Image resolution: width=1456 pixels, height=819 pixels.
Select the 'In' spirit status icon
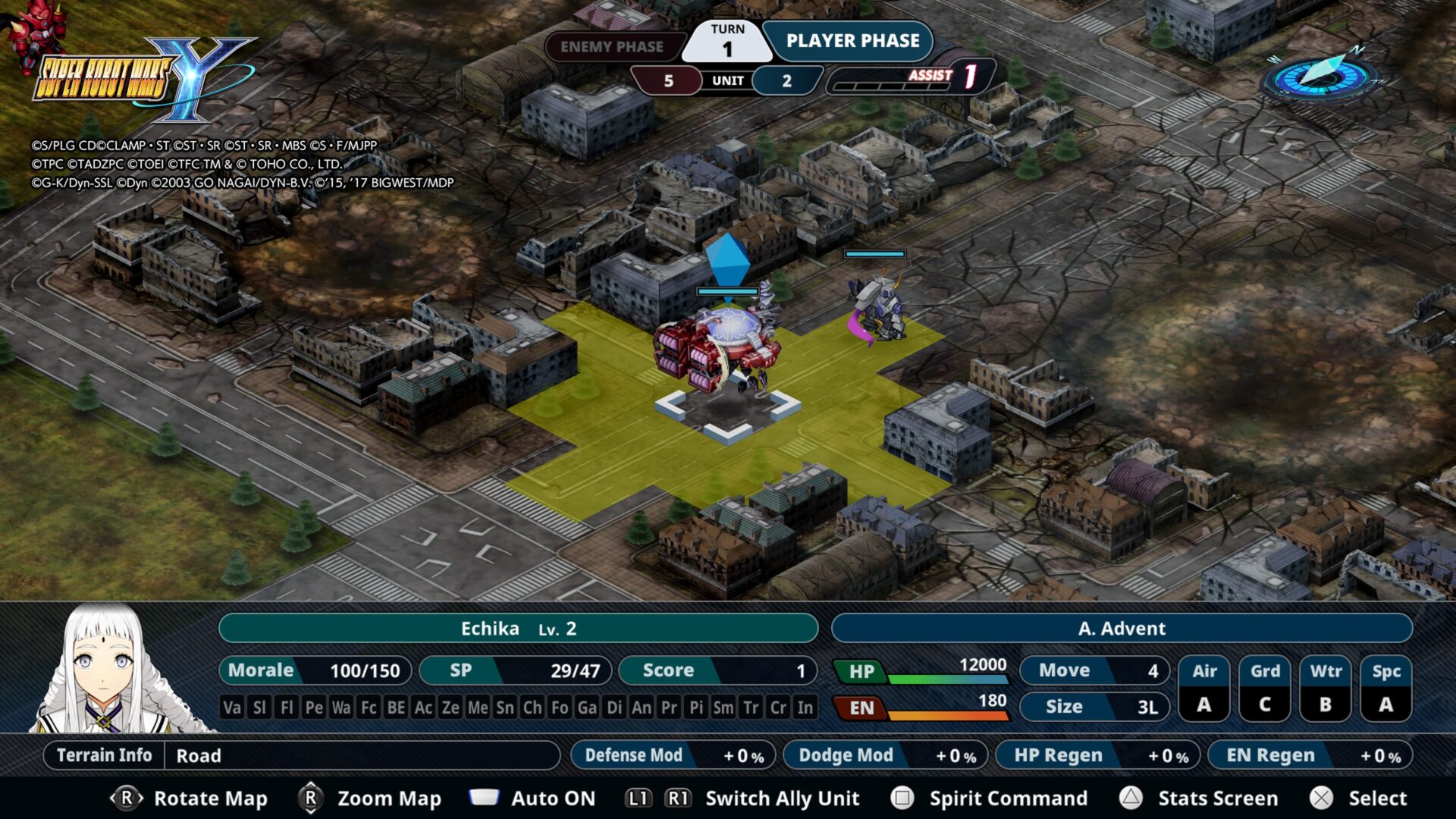(805, 708)
